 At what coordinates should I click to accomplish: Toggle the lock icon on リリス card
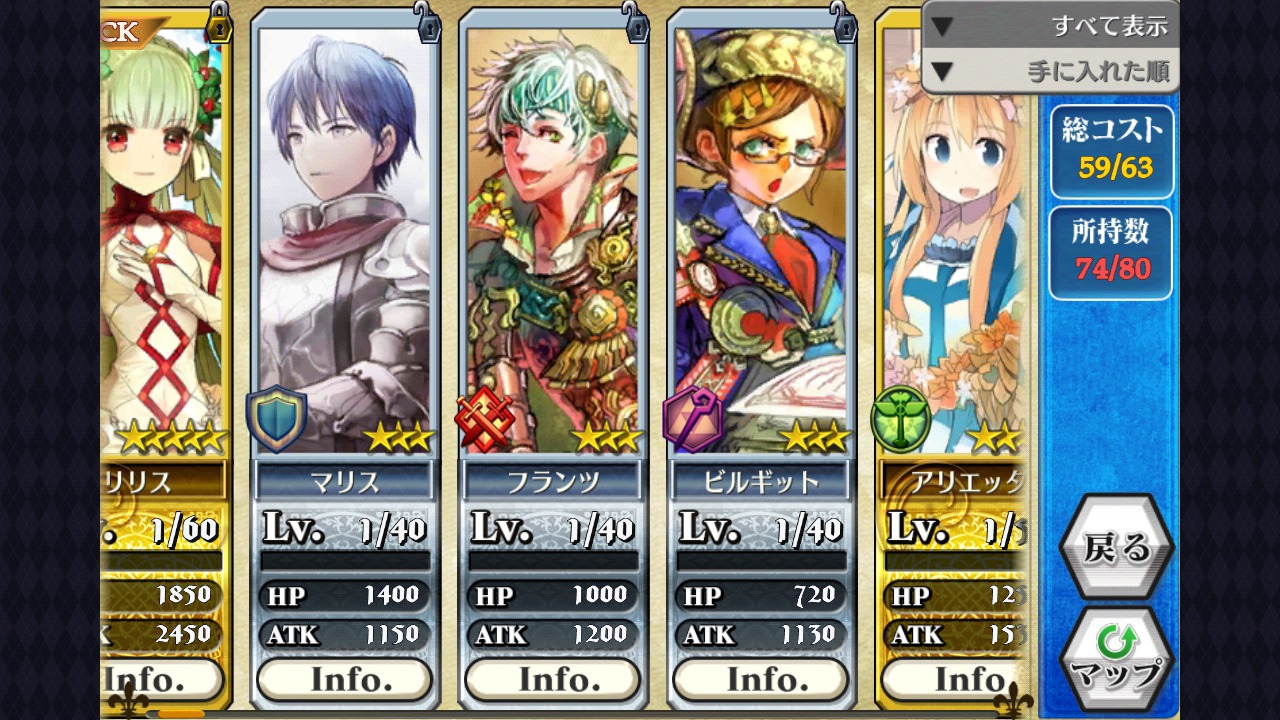coord(219,22)
